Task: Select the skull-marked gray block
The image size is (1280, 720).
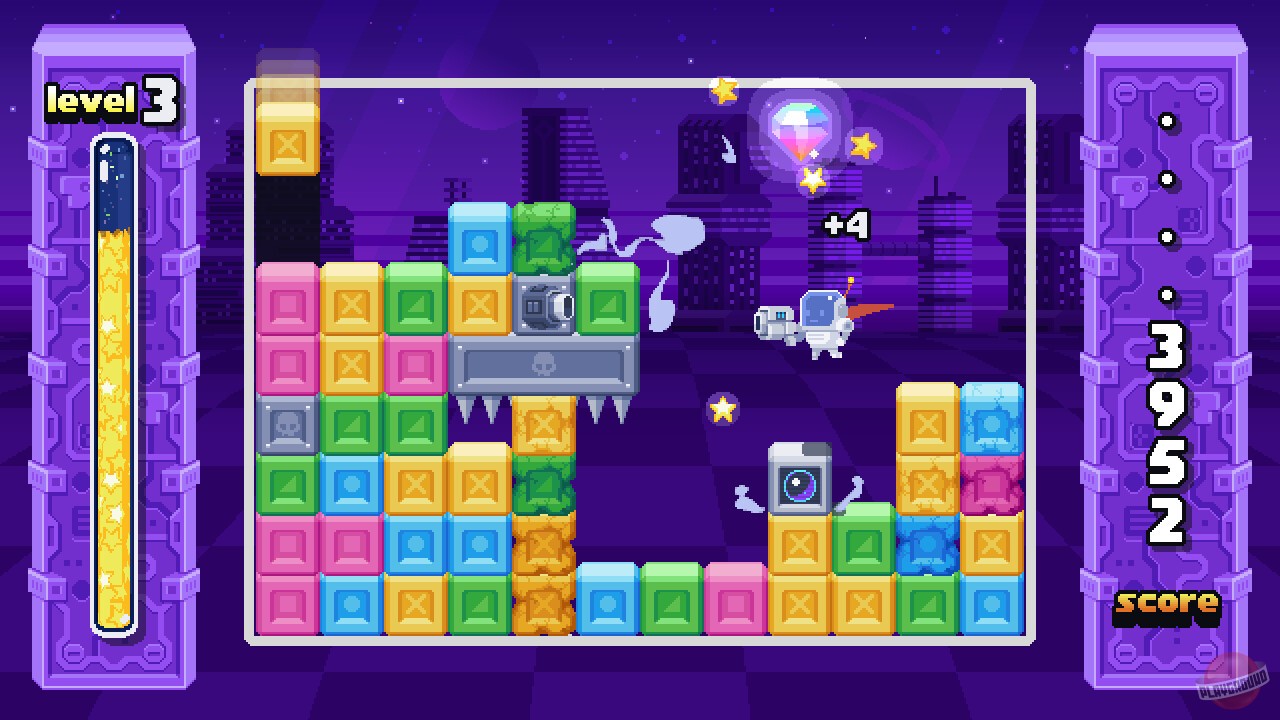Action: pyautogui.click(x=287, y=425)
